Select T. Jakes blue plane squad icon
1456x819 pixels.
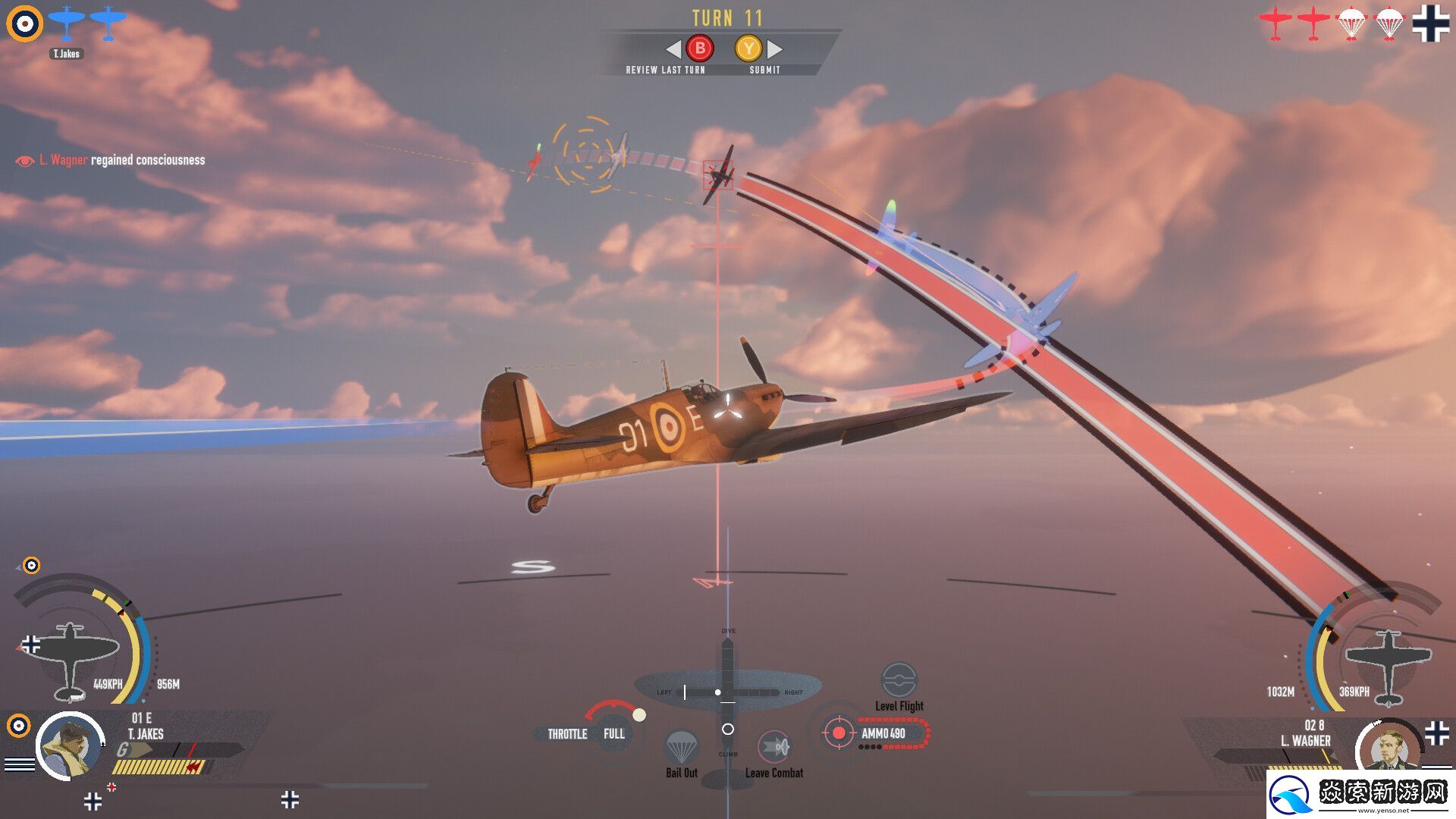[67, 23]
